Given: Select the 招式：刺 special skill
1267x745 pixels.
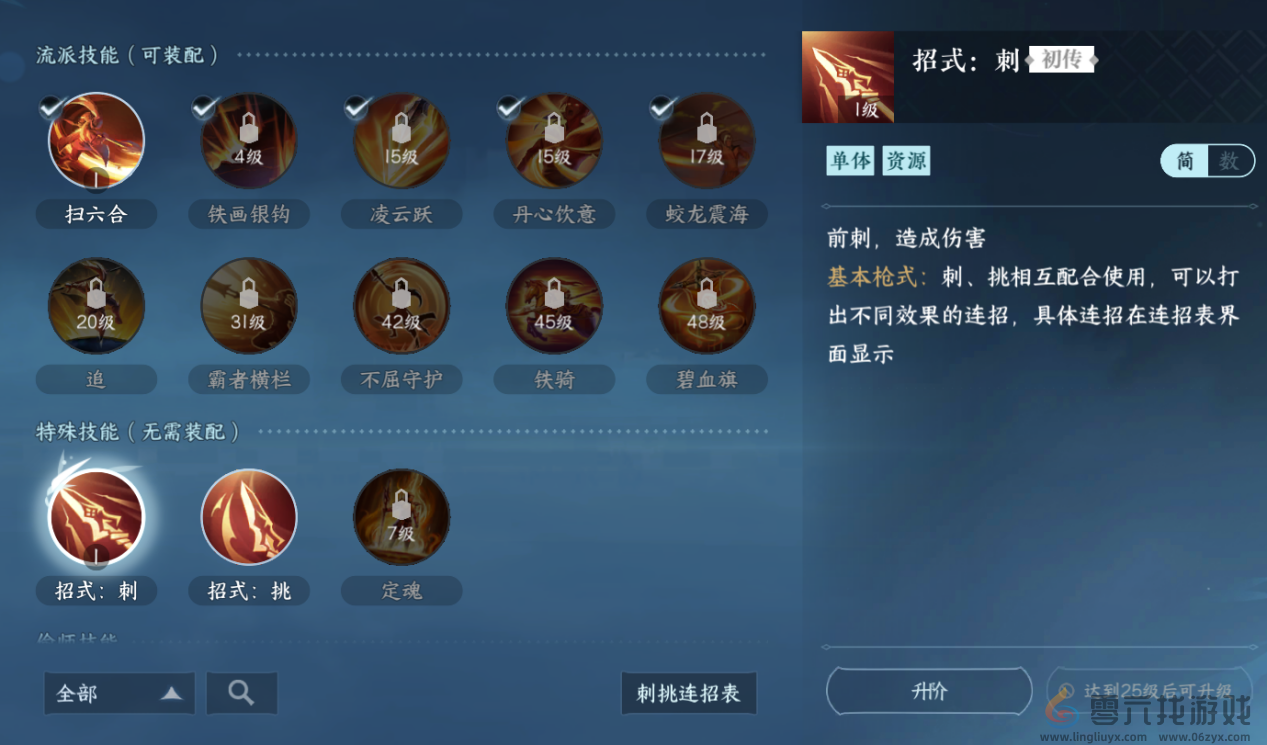Looking at the screenshot, I should (x=96, y=517).
